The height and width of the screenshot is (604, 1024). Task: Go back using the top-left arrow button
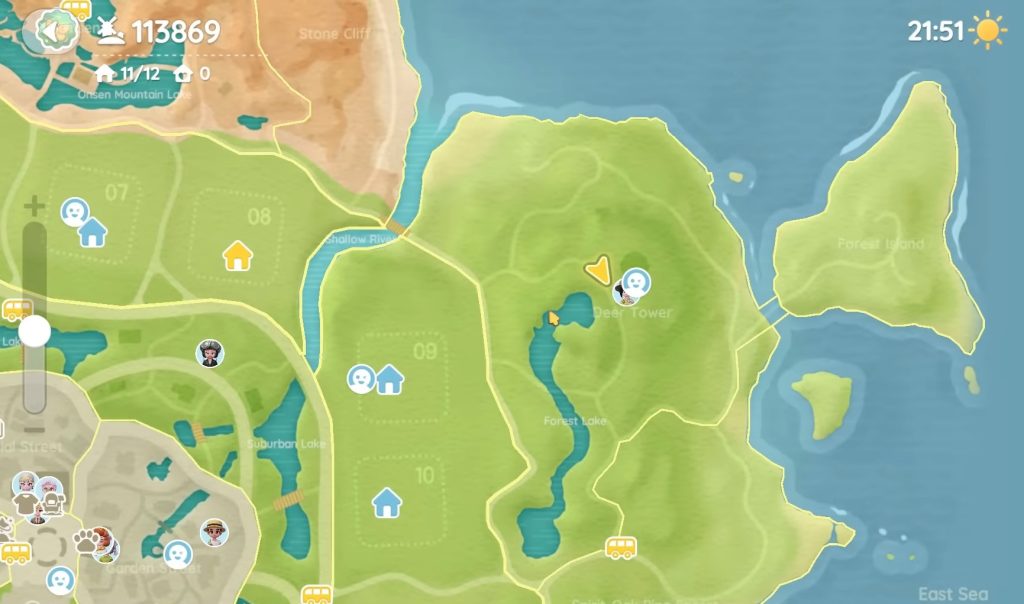pyautogui.click(x=50, y=31)
